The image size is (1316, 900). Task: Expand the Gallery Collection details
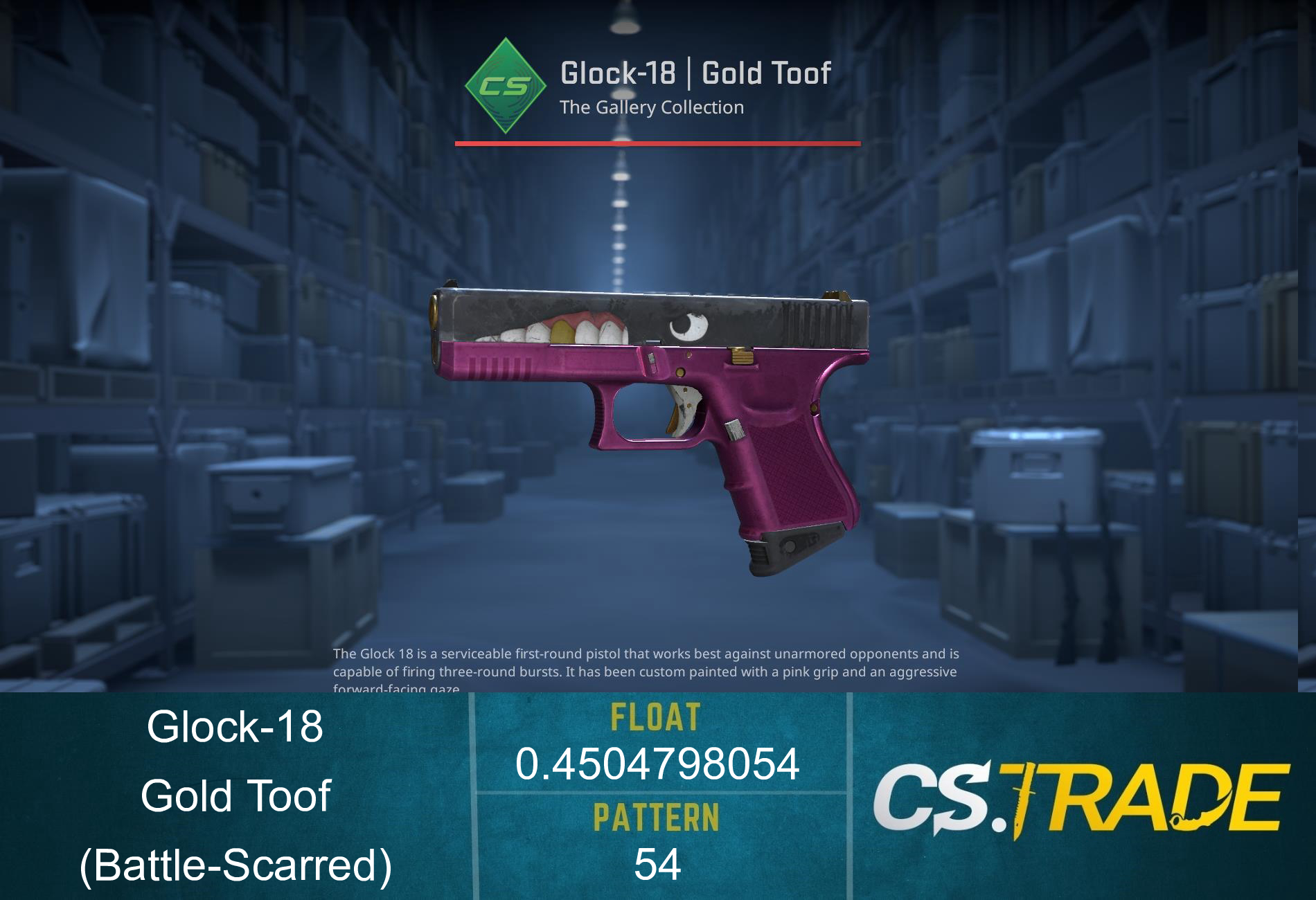[651, 107]
